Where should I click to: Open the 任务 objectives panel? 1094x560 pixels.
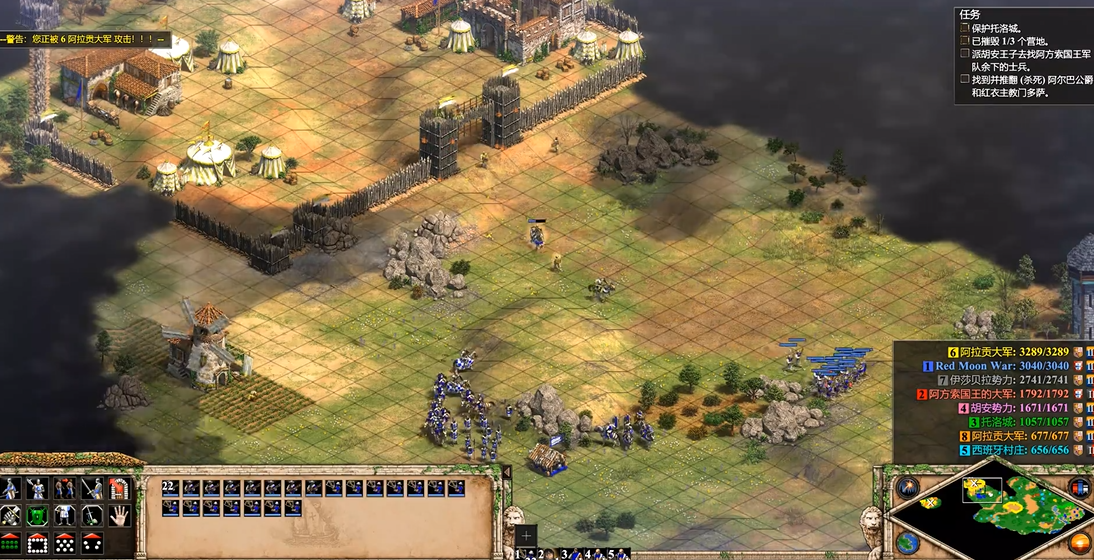pos(969,15)
